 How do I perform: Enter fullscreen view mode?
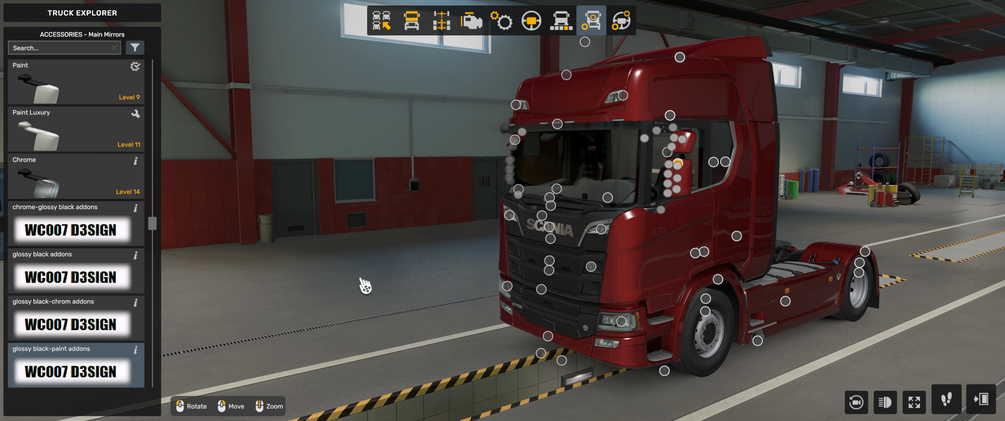point(914,402)
